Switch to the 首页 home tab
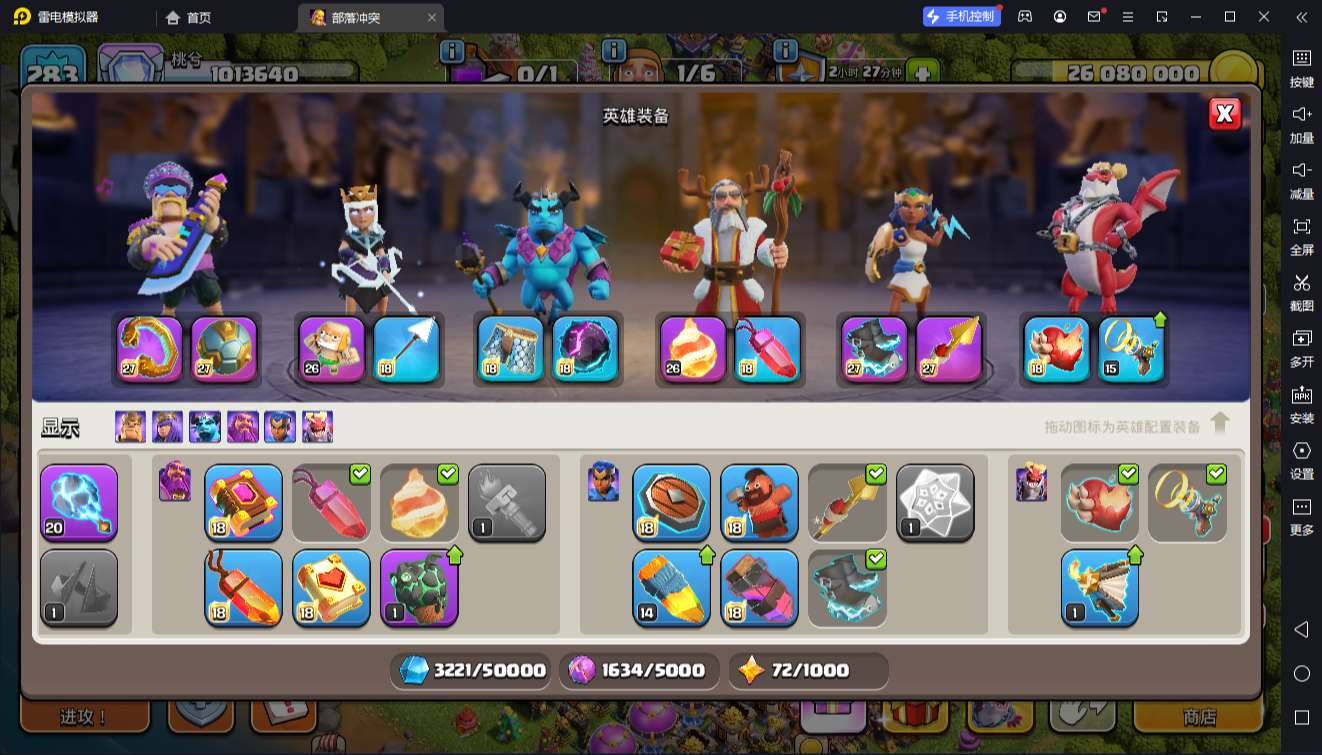 (x=189, y=17)
